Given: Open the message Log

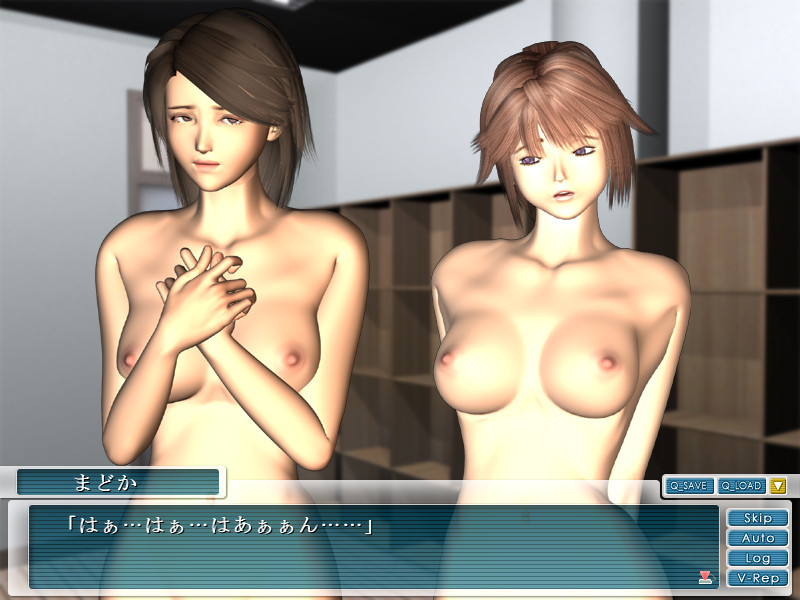Looking at the screenshot, I should coord(758,558).
